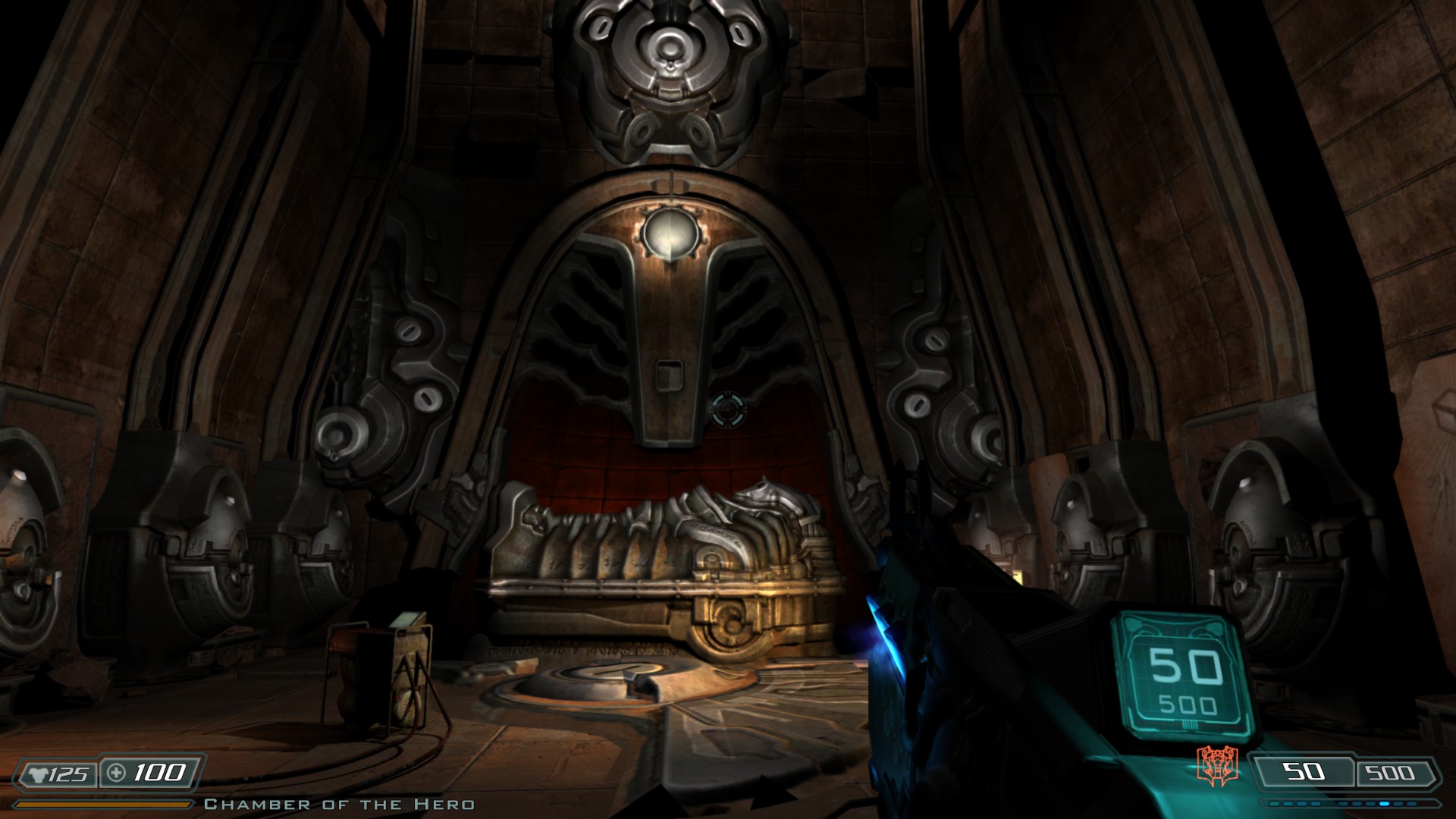Click the health cross icon beside 100
This screenshot has height=819, width=1456.
coord(116,772)
